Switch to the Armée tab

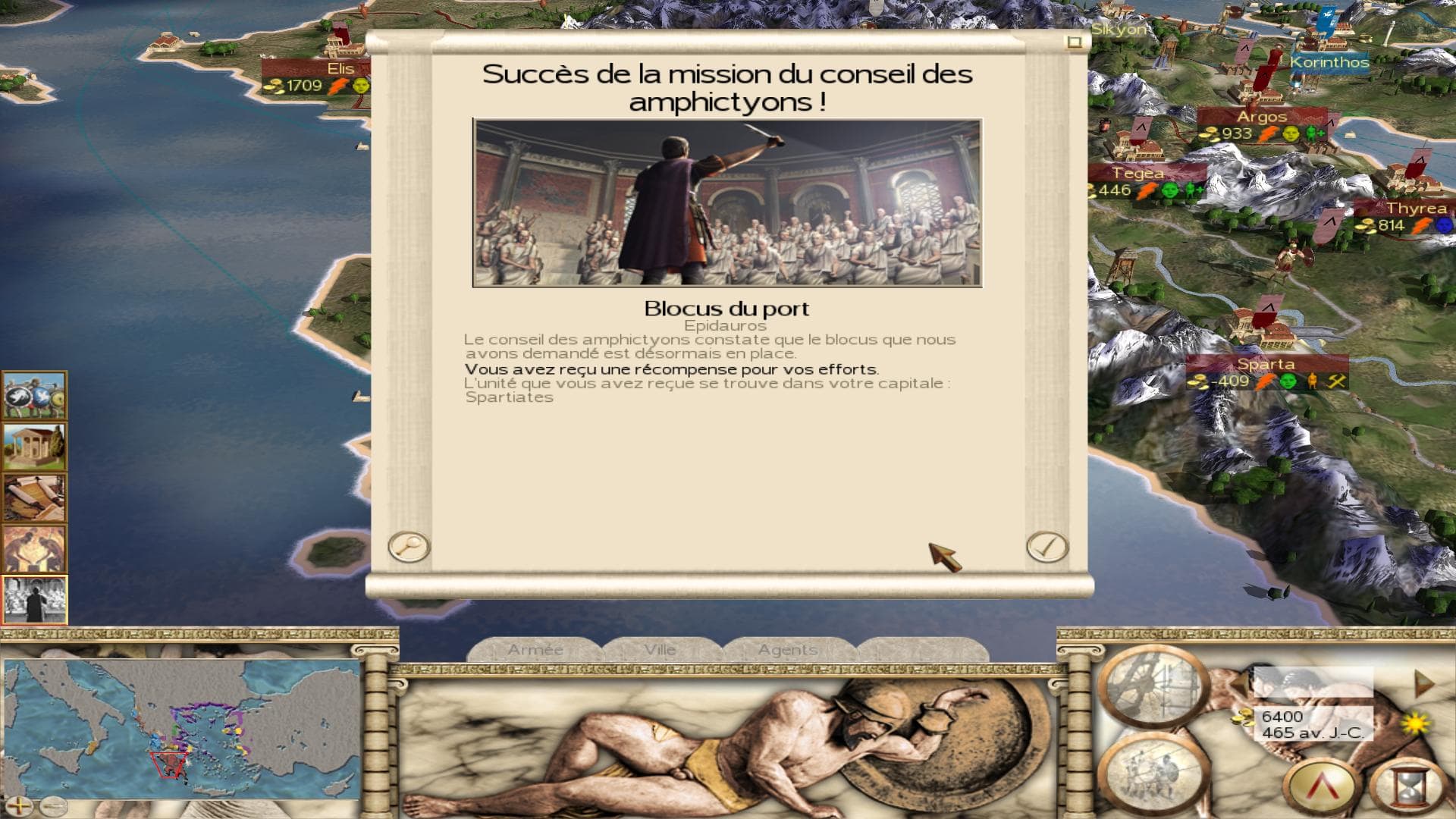pyautogui.click(x=535, y=650)
